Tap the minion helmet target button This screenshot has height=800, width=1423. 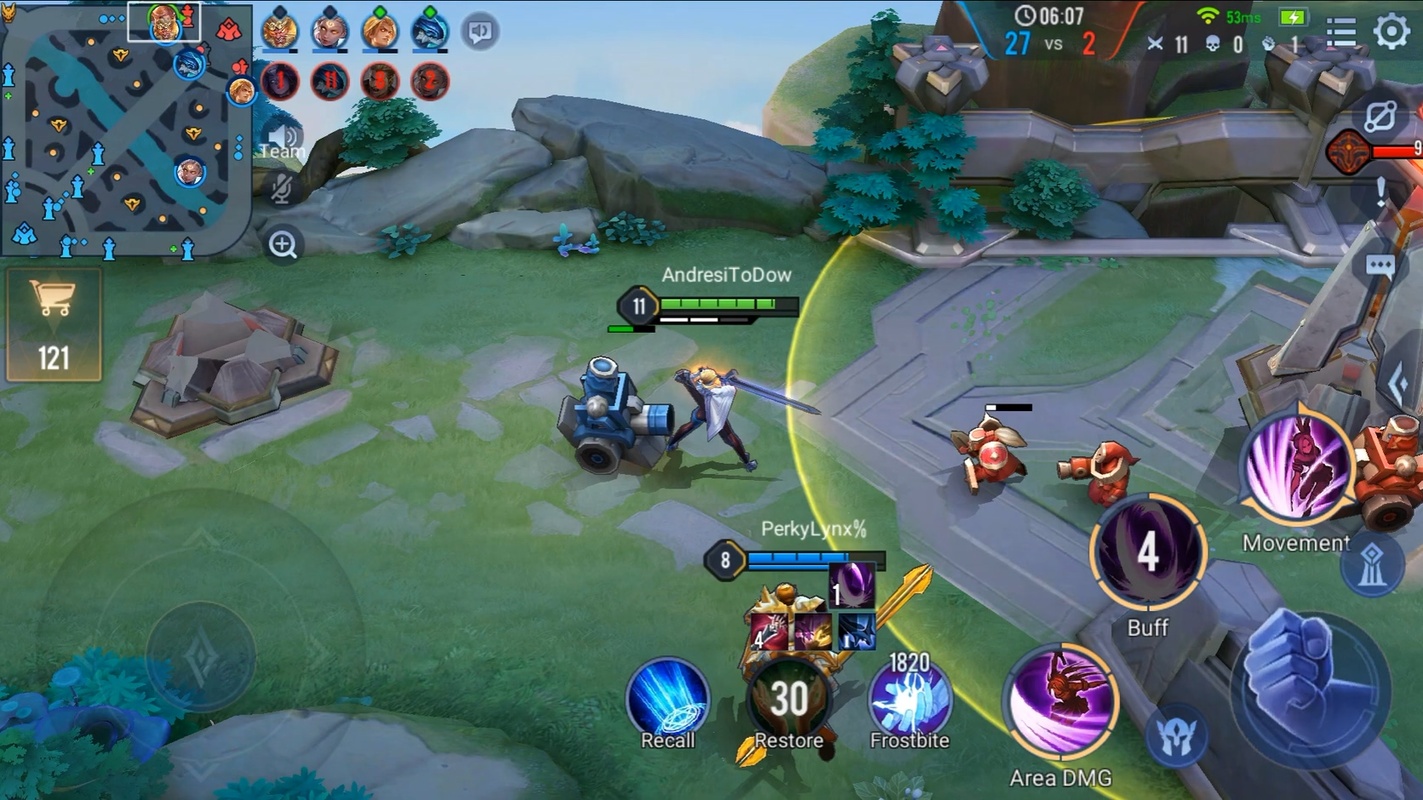[x=1176, y=734]
